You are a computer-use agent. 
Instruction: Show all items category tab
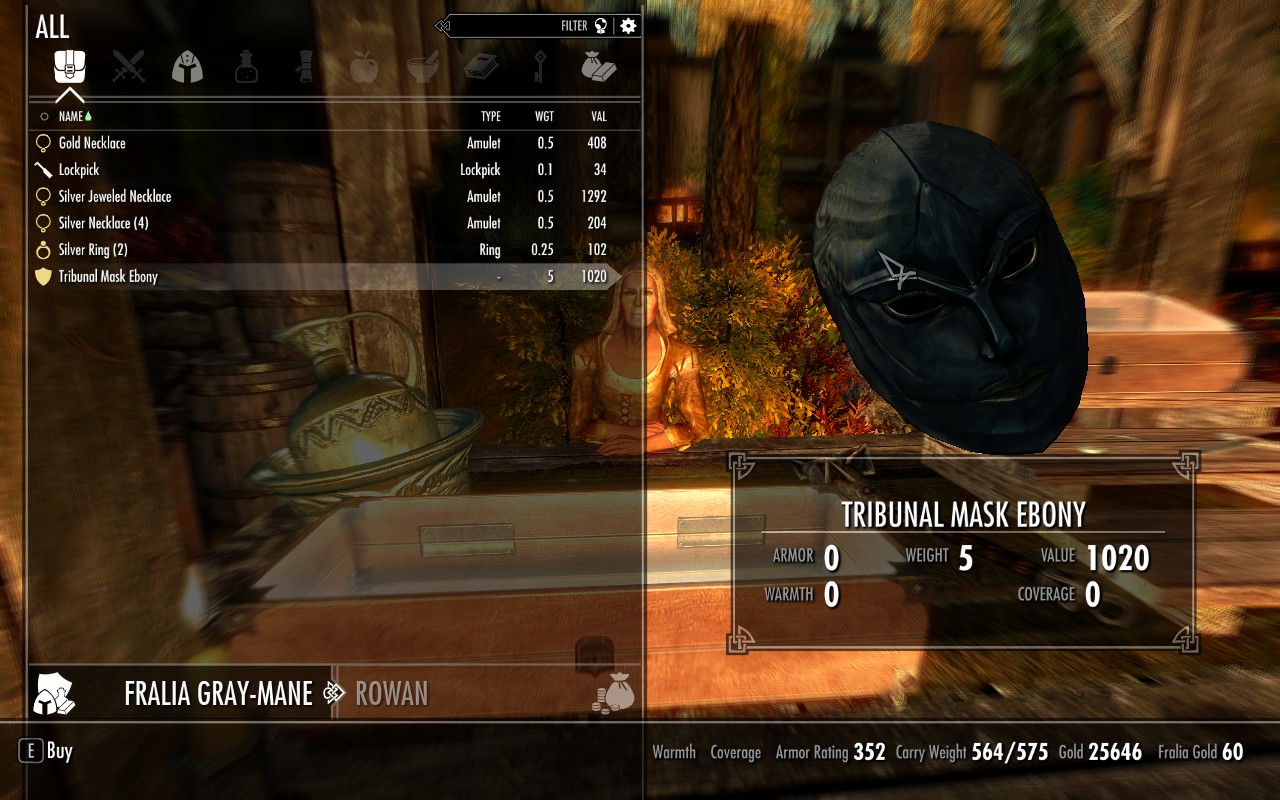(70, 67)
